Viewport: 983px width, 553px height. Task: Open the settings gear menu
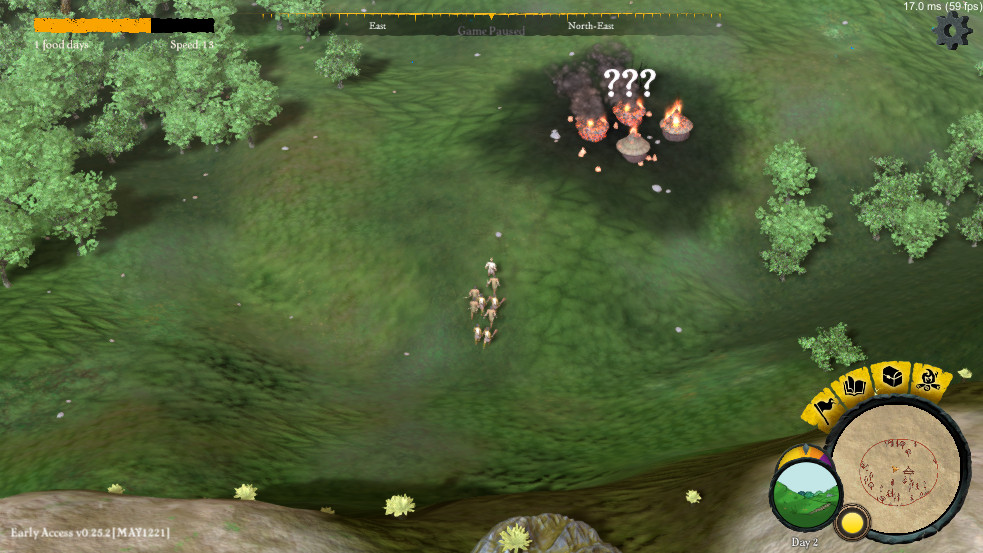click(x=951, y=32)
